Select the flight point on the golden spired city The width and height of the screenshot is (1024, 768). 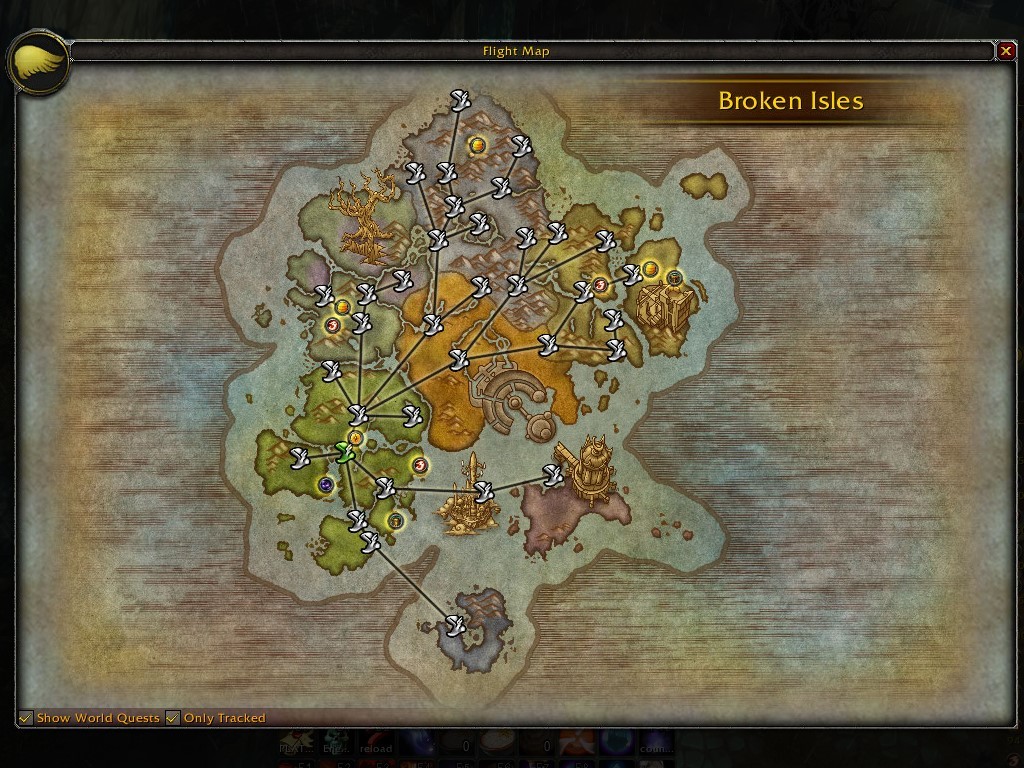(x=484, y=491)
